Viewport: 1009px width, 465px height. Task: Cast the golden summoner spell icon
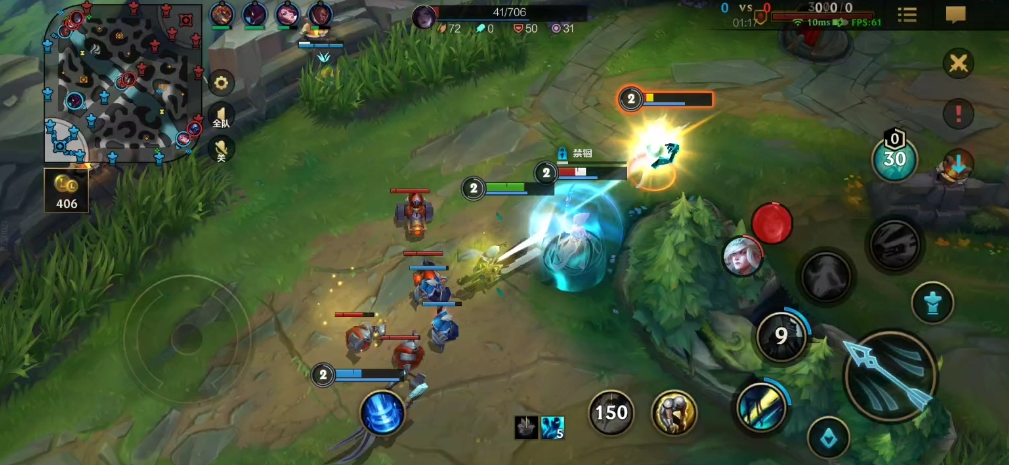[x=675, y=412]
